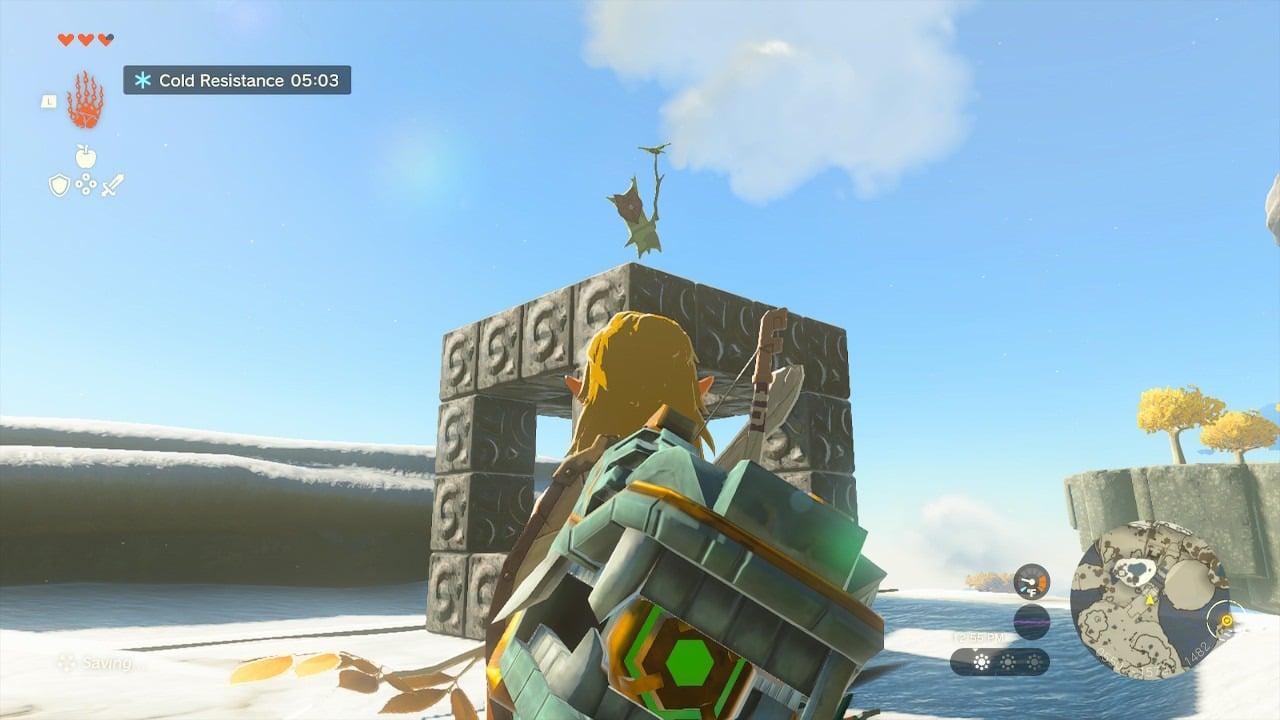
Task: Activate the orange hand ability icon
Action: pos(85,100)
